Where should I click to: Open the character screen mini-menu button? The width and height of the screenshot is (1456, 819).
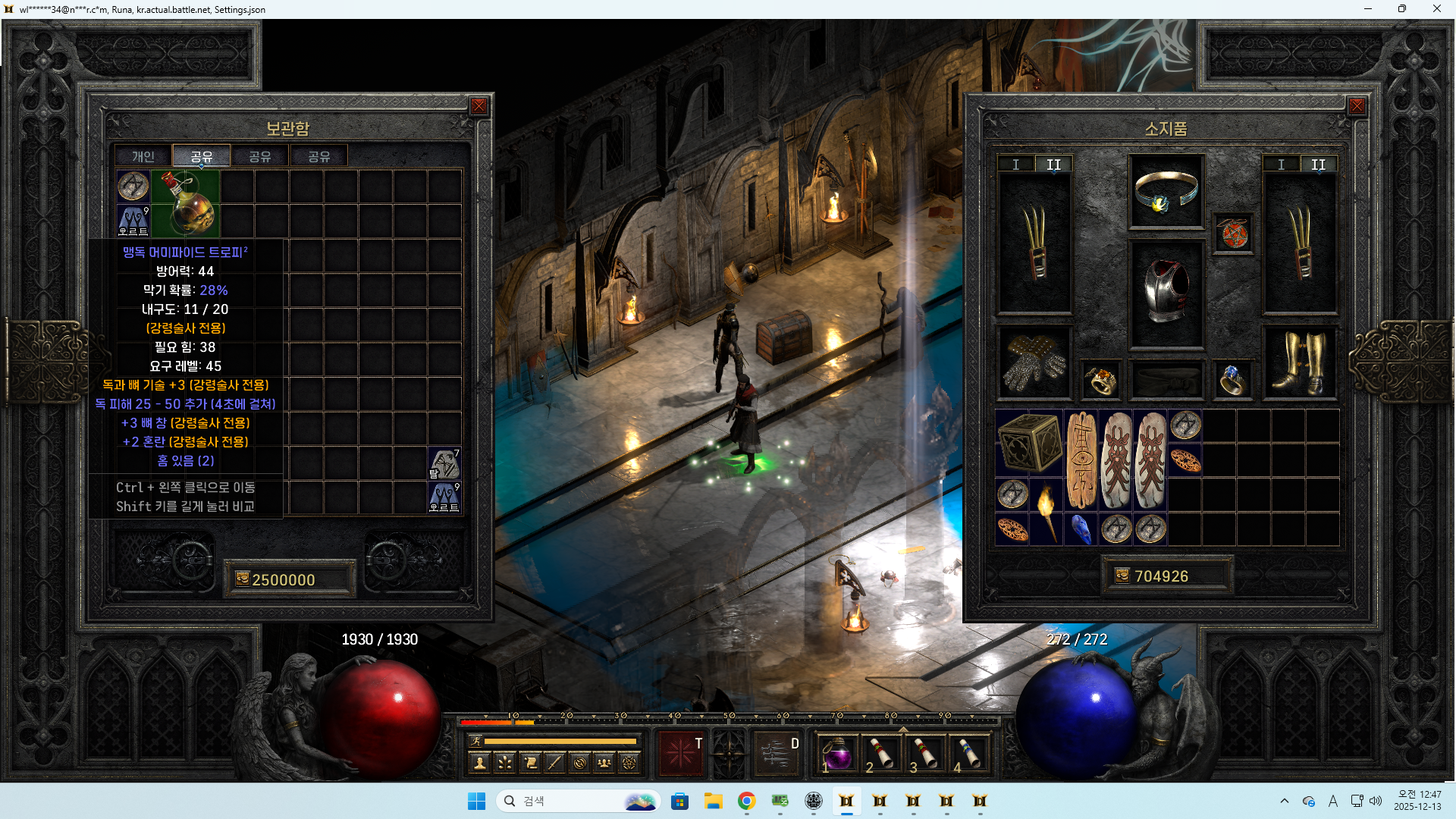click(479, 763)
